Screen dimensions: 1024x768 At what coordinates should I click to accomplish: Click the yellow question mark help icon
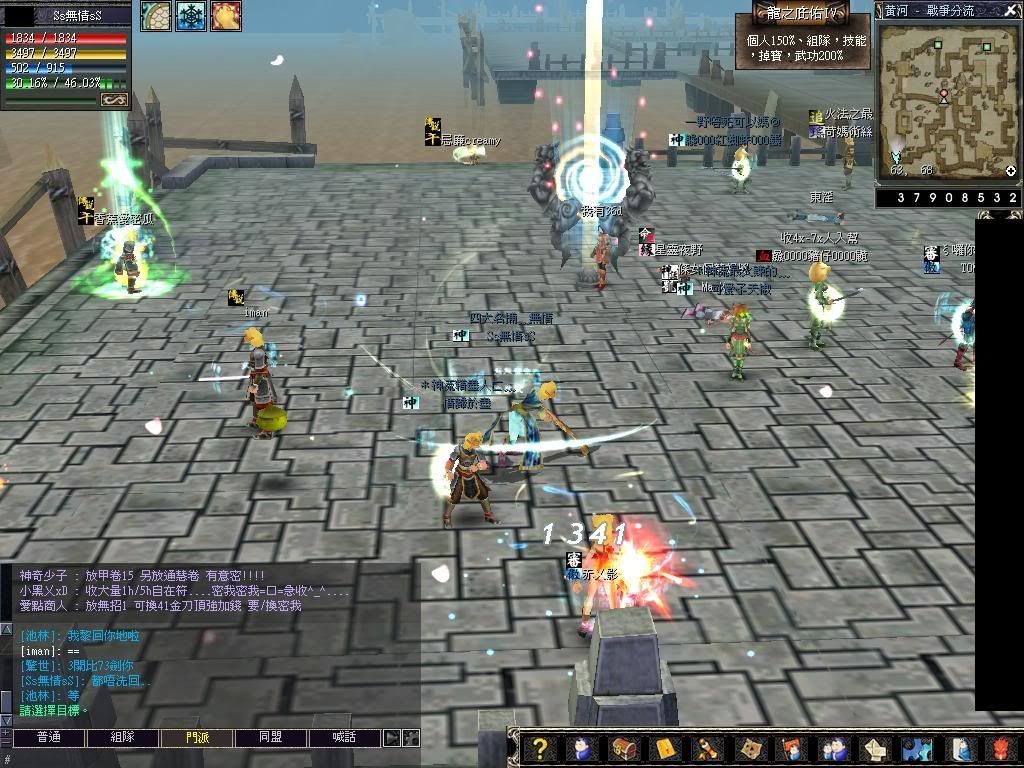(540, 749)
